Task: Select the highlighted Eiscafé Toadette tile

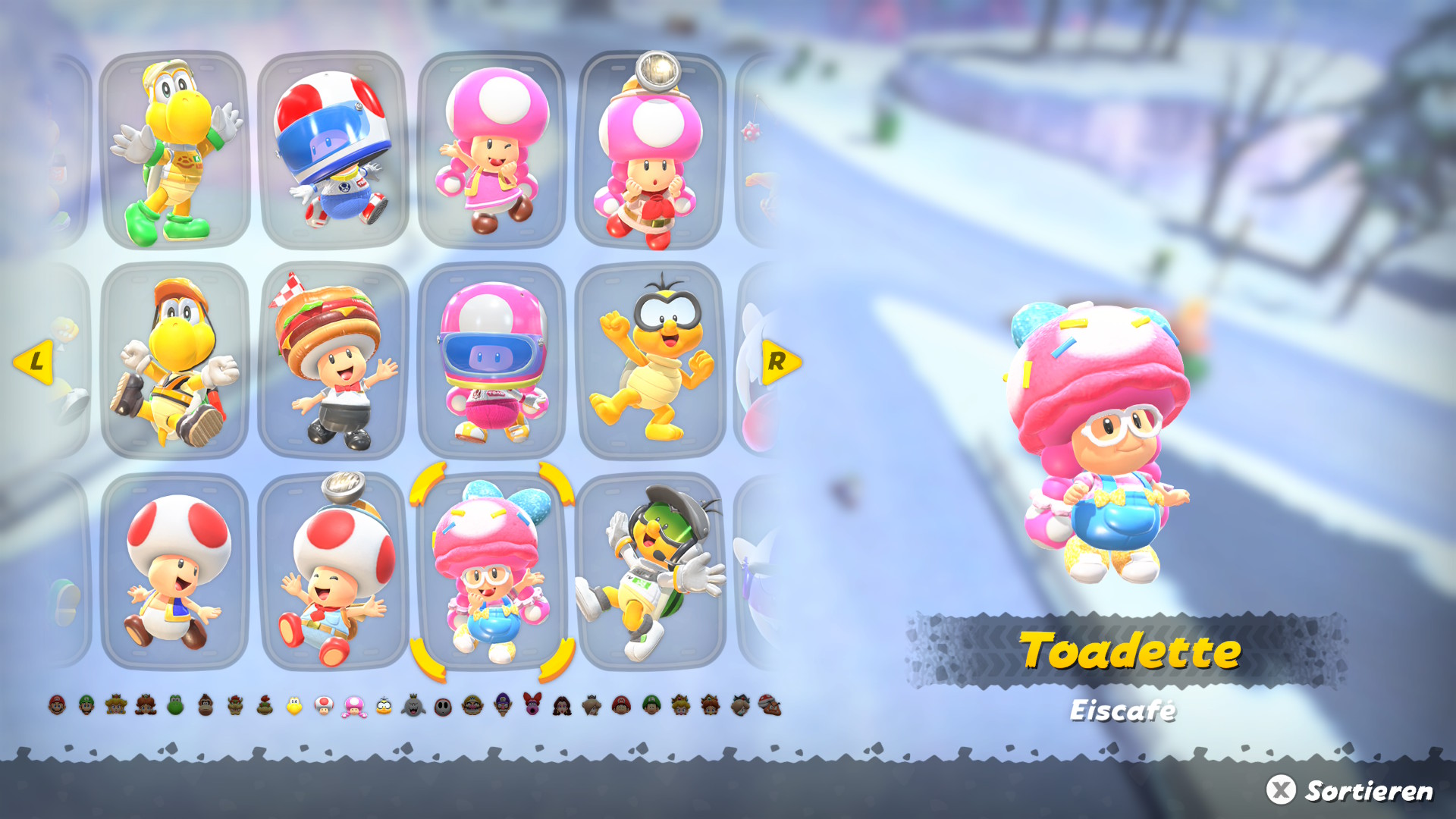Action: coord(492,572)
